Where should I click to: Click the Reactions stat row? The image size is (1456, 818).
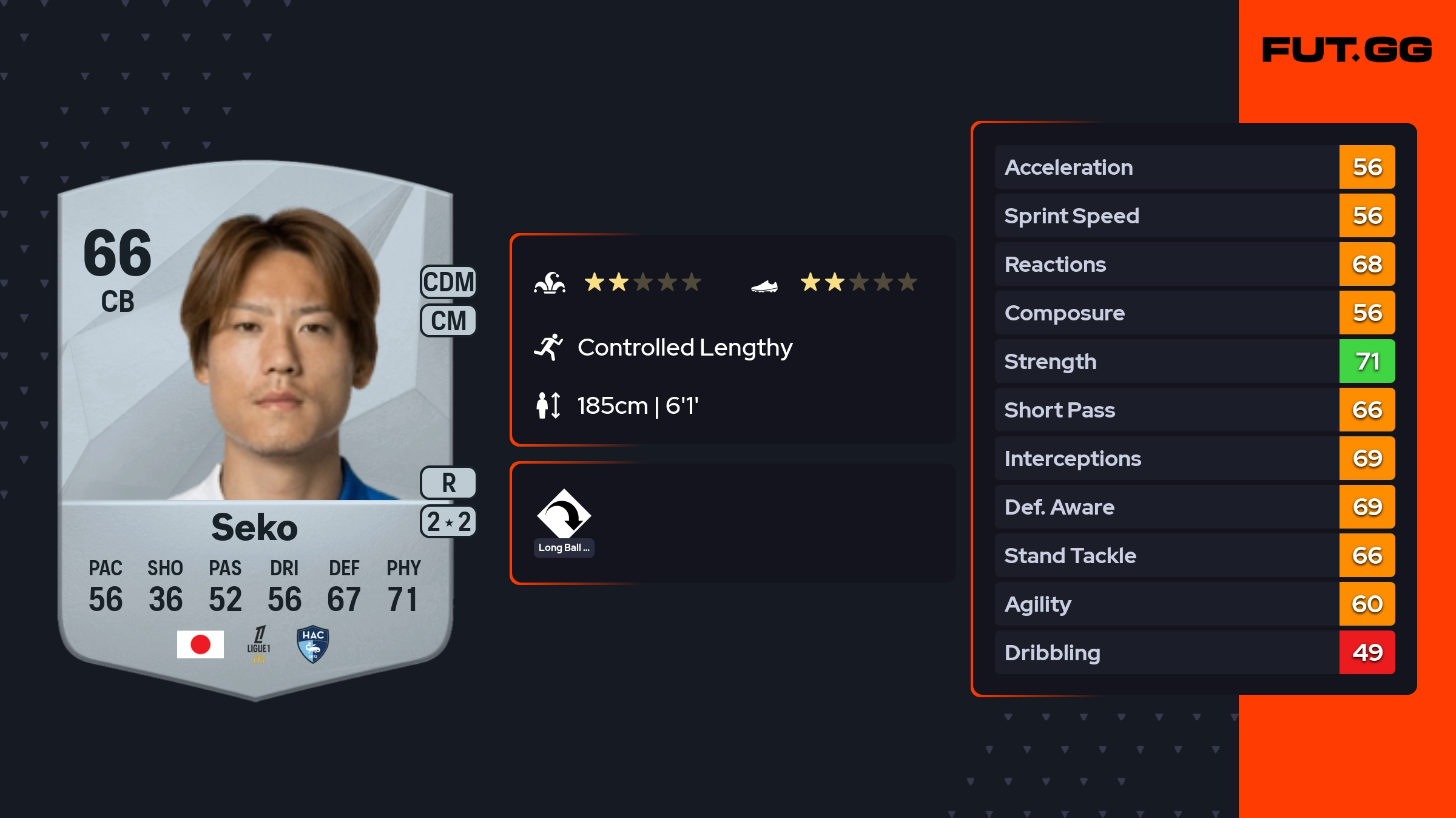[x=1194, y=264]
